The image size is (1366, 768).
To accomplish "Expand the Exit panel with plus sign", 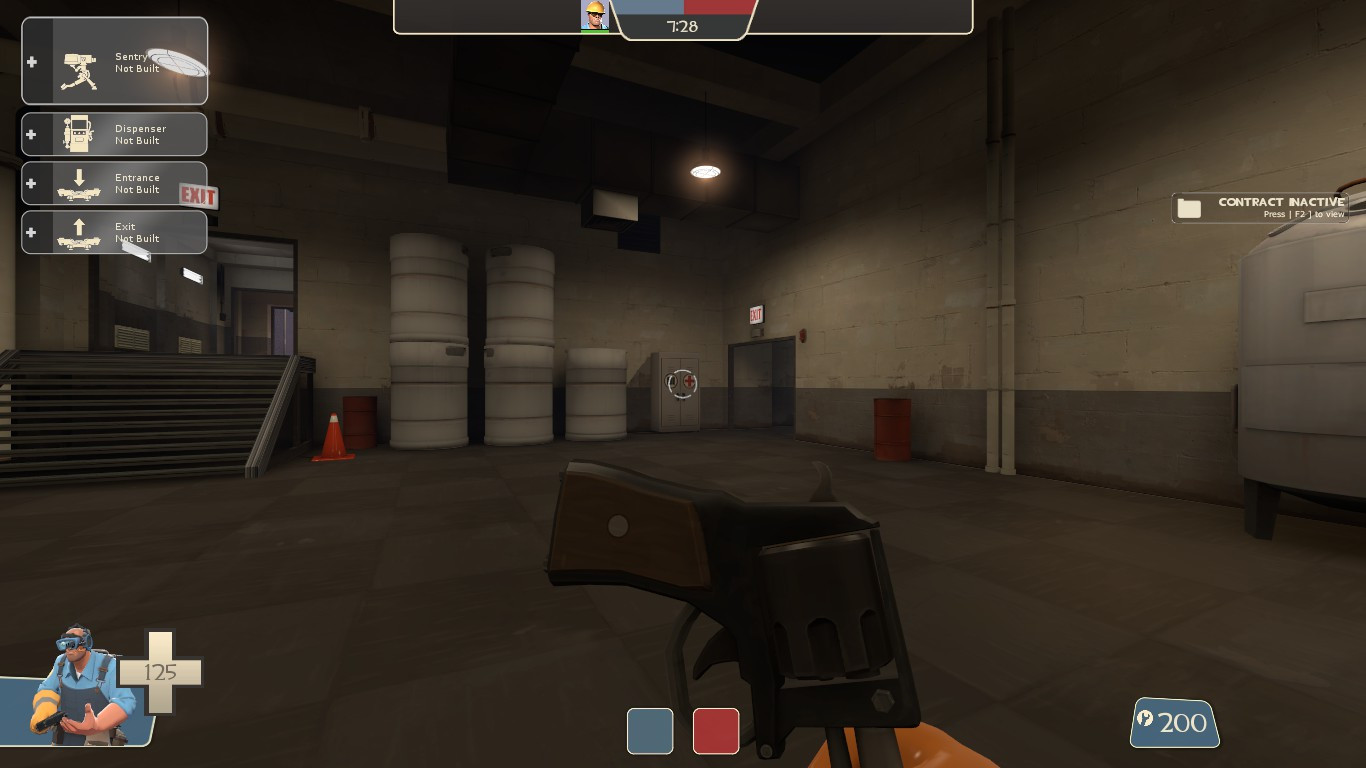I will pos(31,231).
